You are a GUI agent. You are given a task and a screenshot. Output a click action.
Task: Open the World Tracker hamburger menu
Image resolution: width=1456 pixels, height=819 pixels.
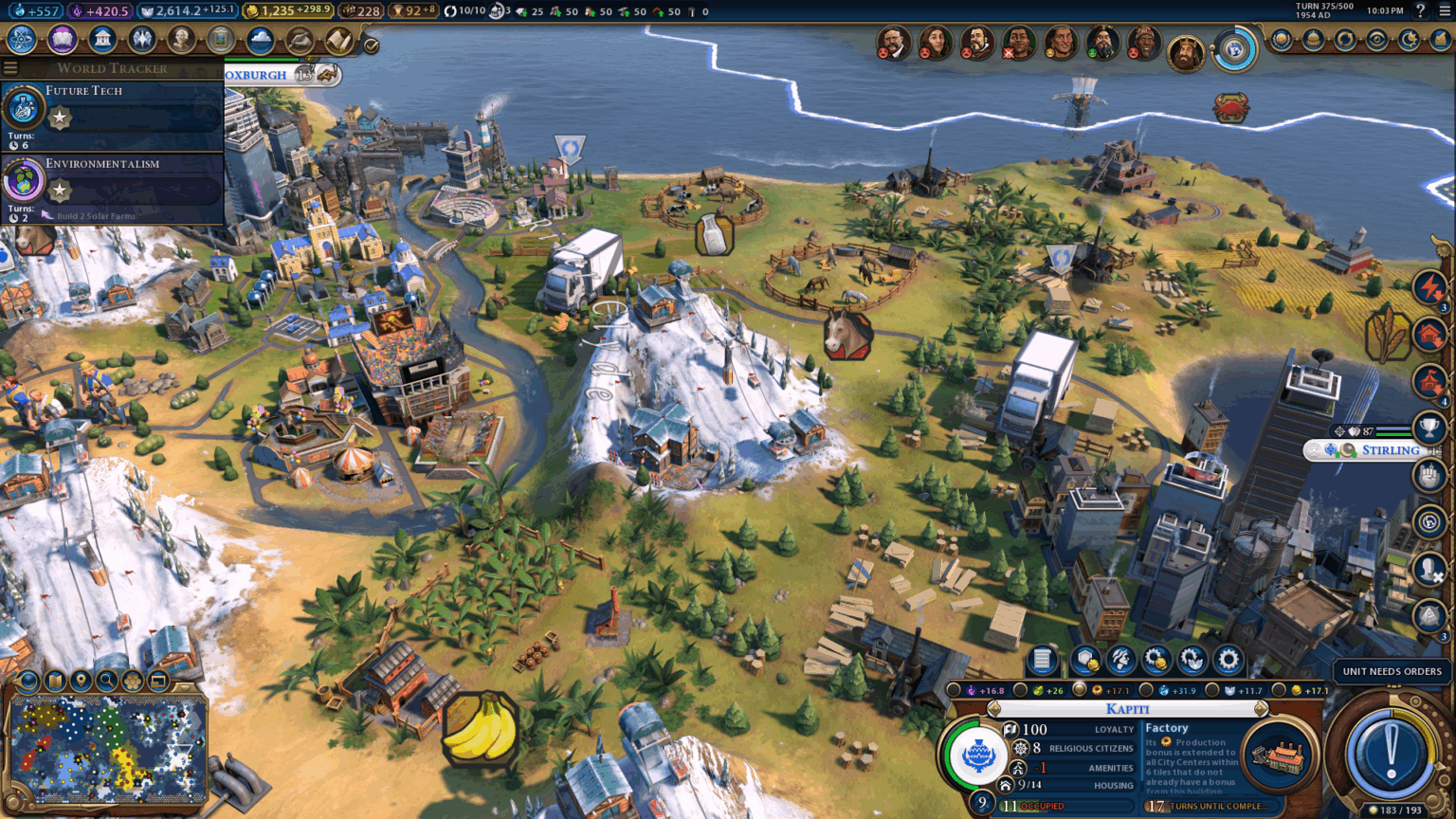point(9,67)
